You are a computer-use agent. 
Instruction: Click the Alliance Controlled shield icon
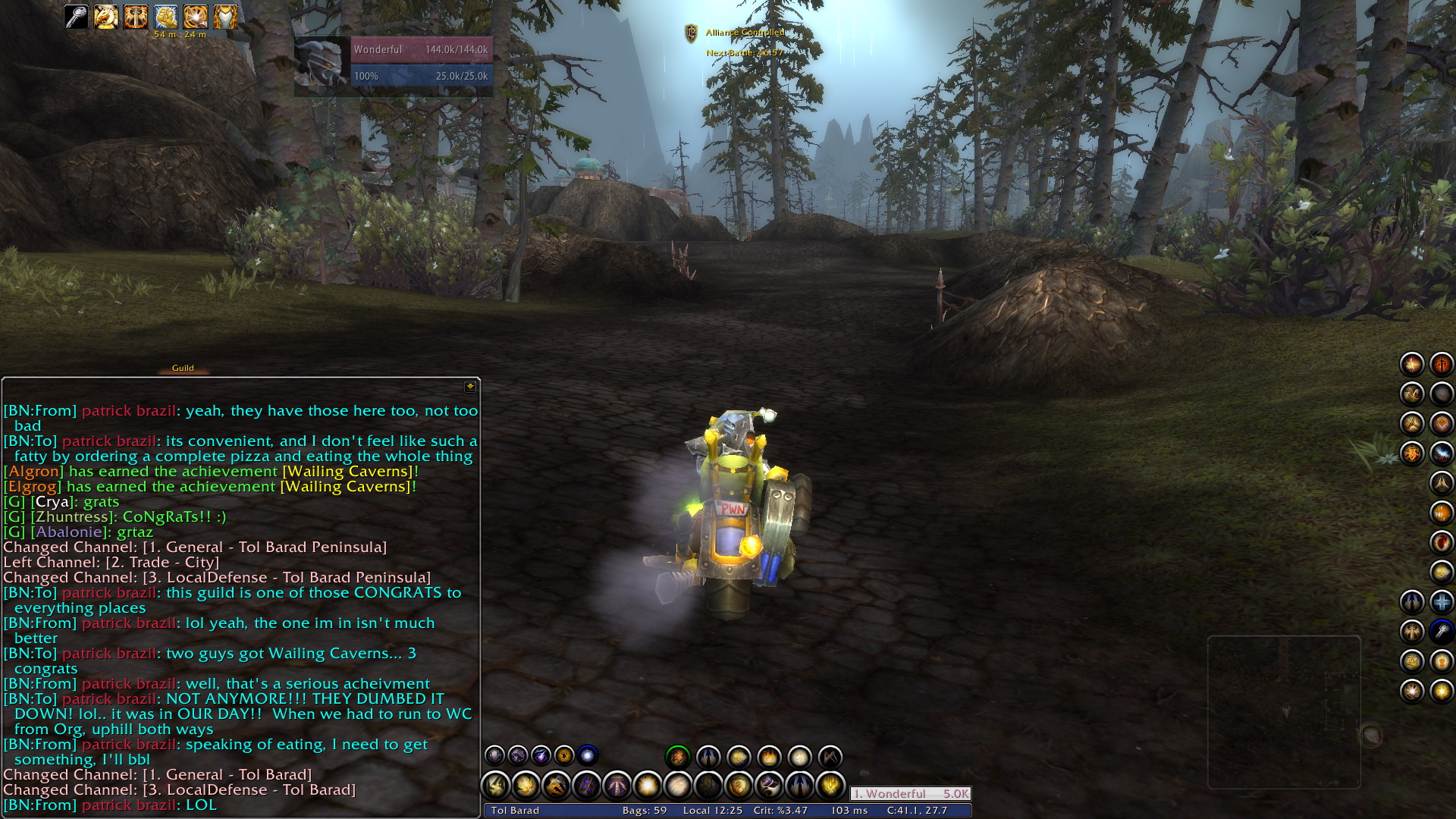[x=691, y=33]
